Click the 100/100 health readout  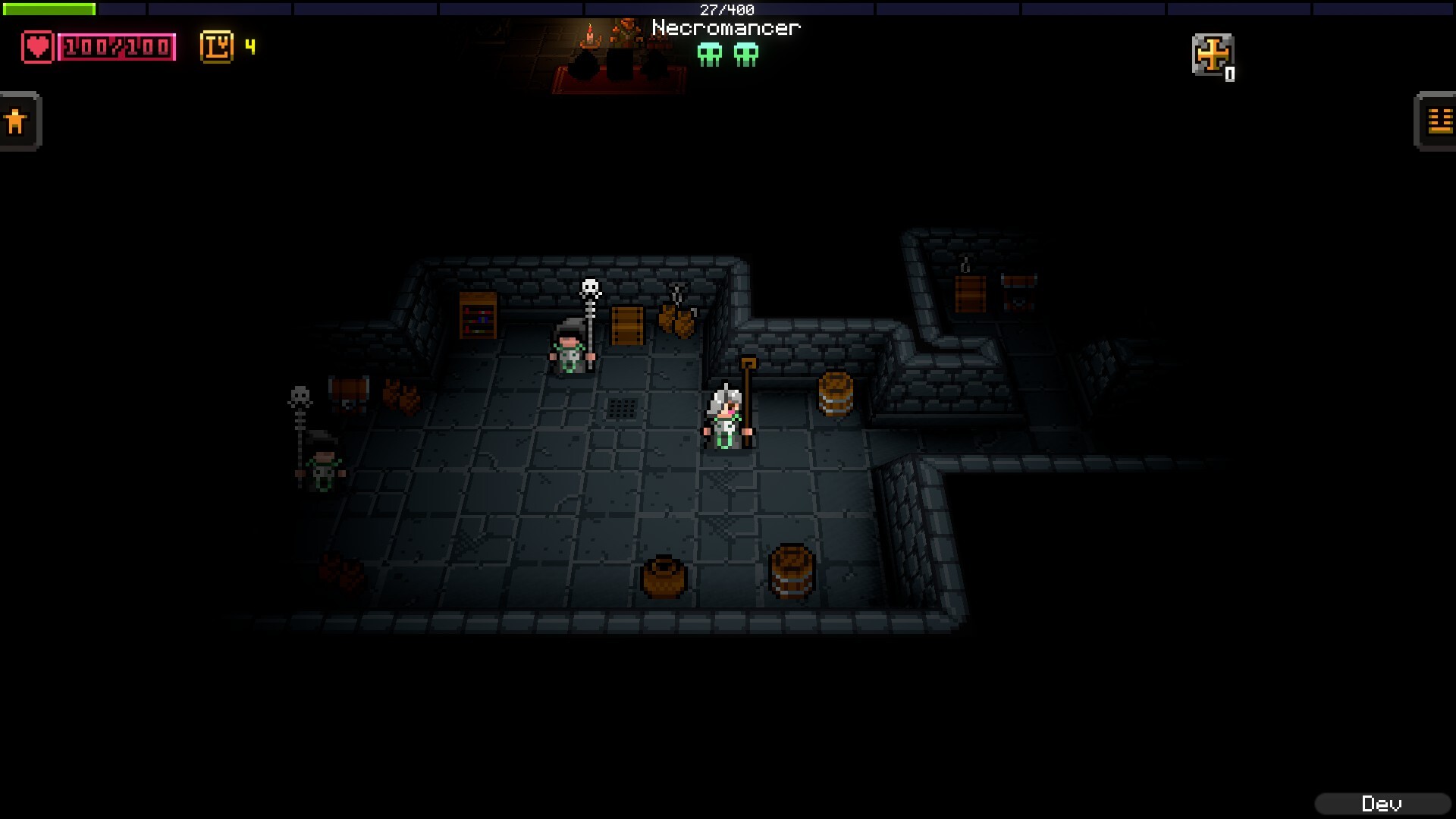115,47
